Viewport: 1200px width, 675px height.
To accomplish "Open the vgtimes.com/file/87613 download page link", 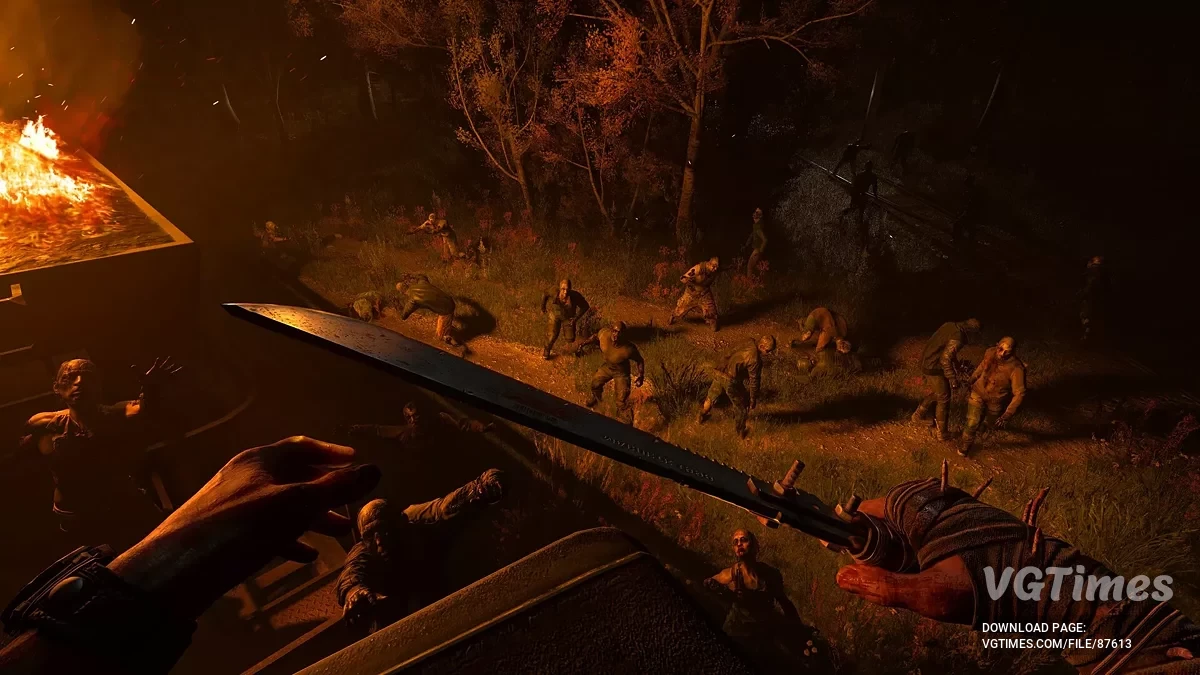I will (x=1056, y=643).
